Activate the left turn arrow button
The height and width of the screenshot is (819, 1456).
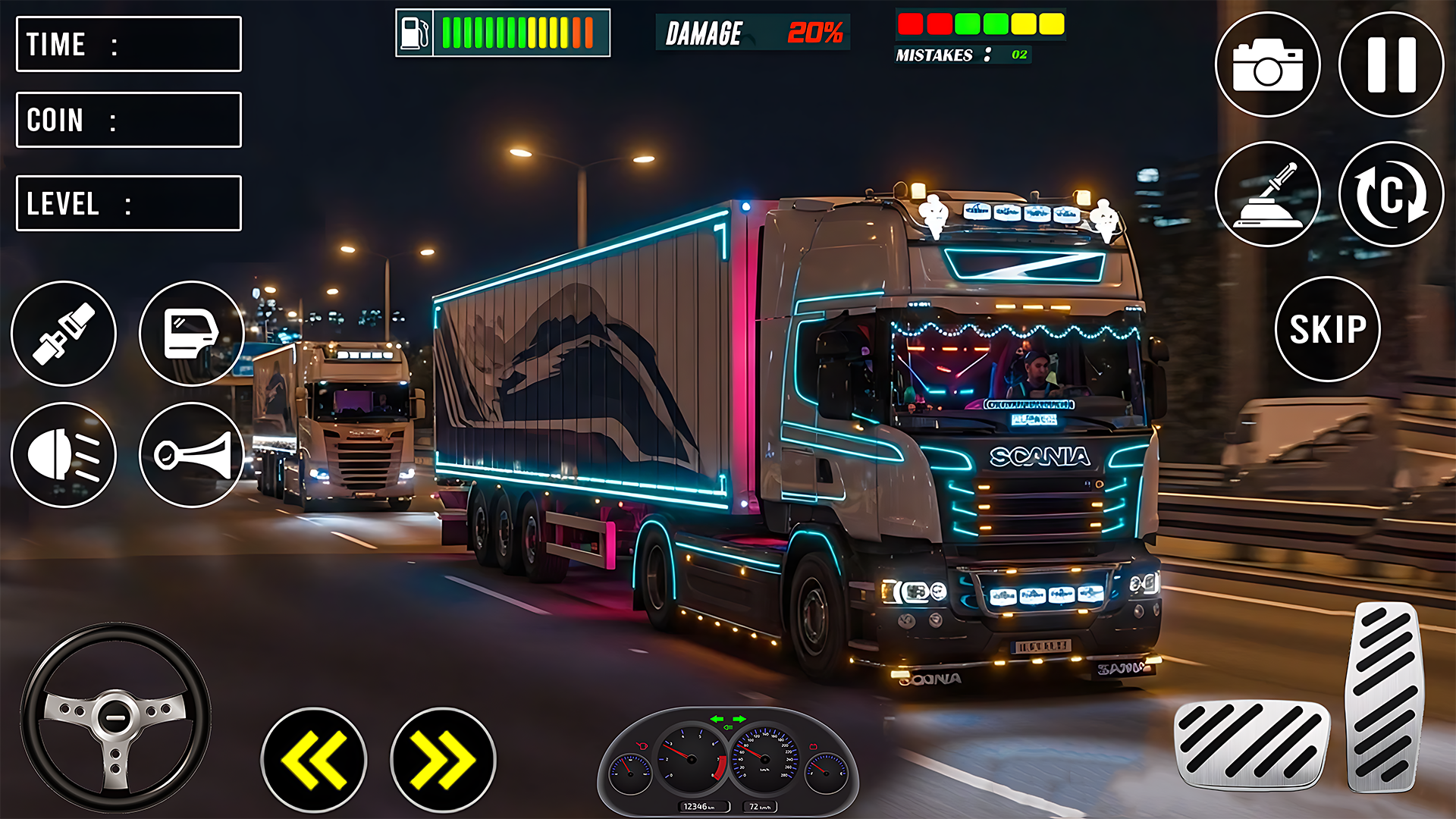[314, 760]
